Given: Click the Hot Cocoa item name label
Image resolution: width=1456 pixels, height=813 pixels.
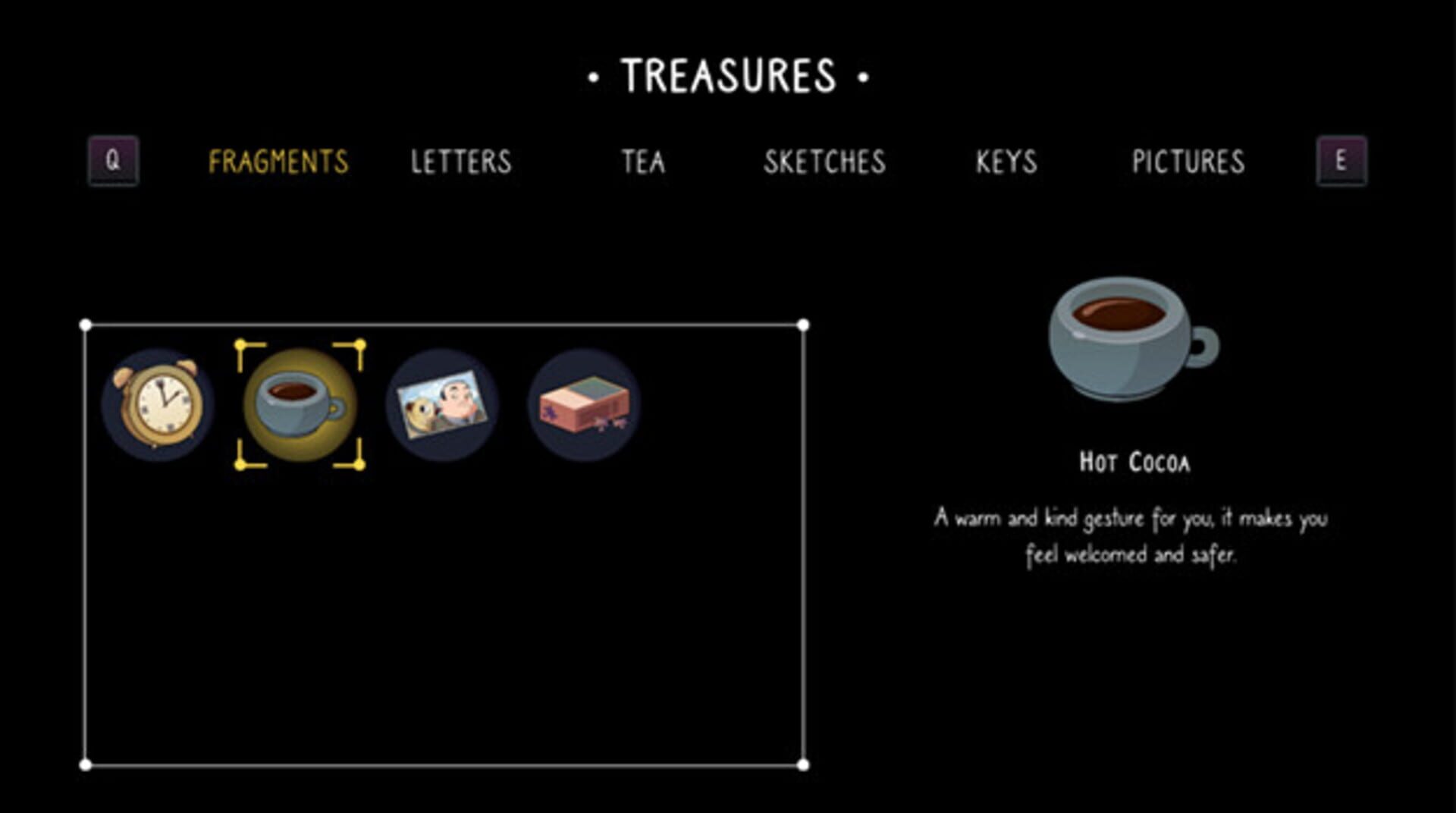Looking at the screenshot, I should [1135, 461].
